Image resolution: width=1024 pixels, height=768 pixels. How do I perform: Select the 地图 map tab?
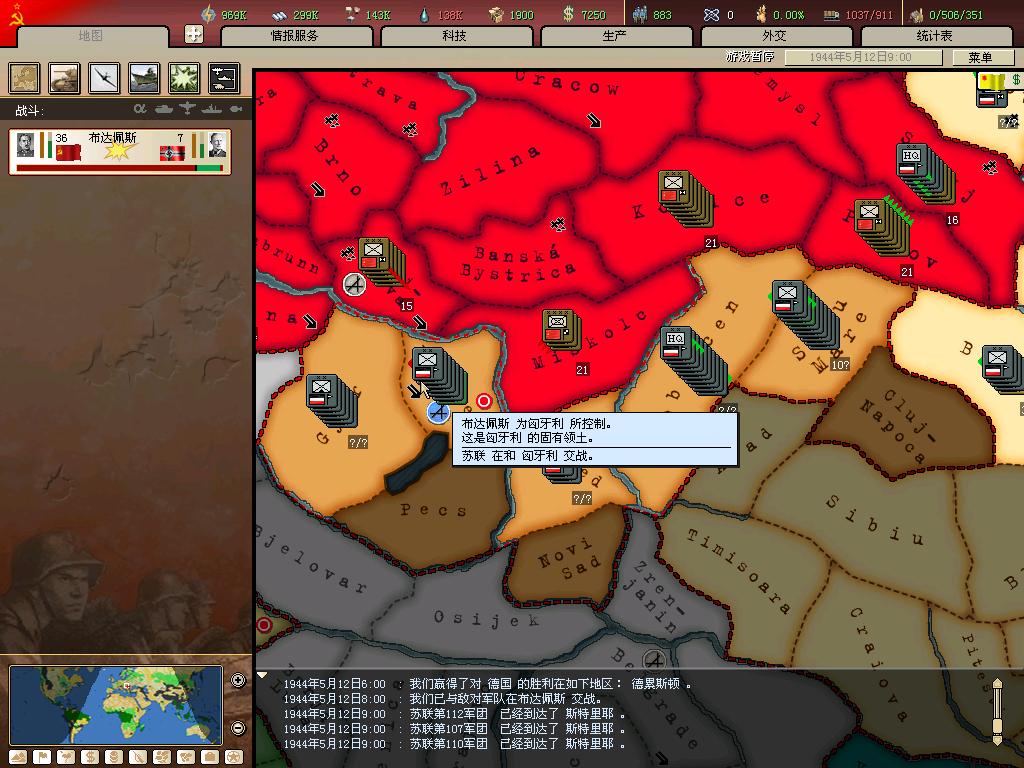92,36
